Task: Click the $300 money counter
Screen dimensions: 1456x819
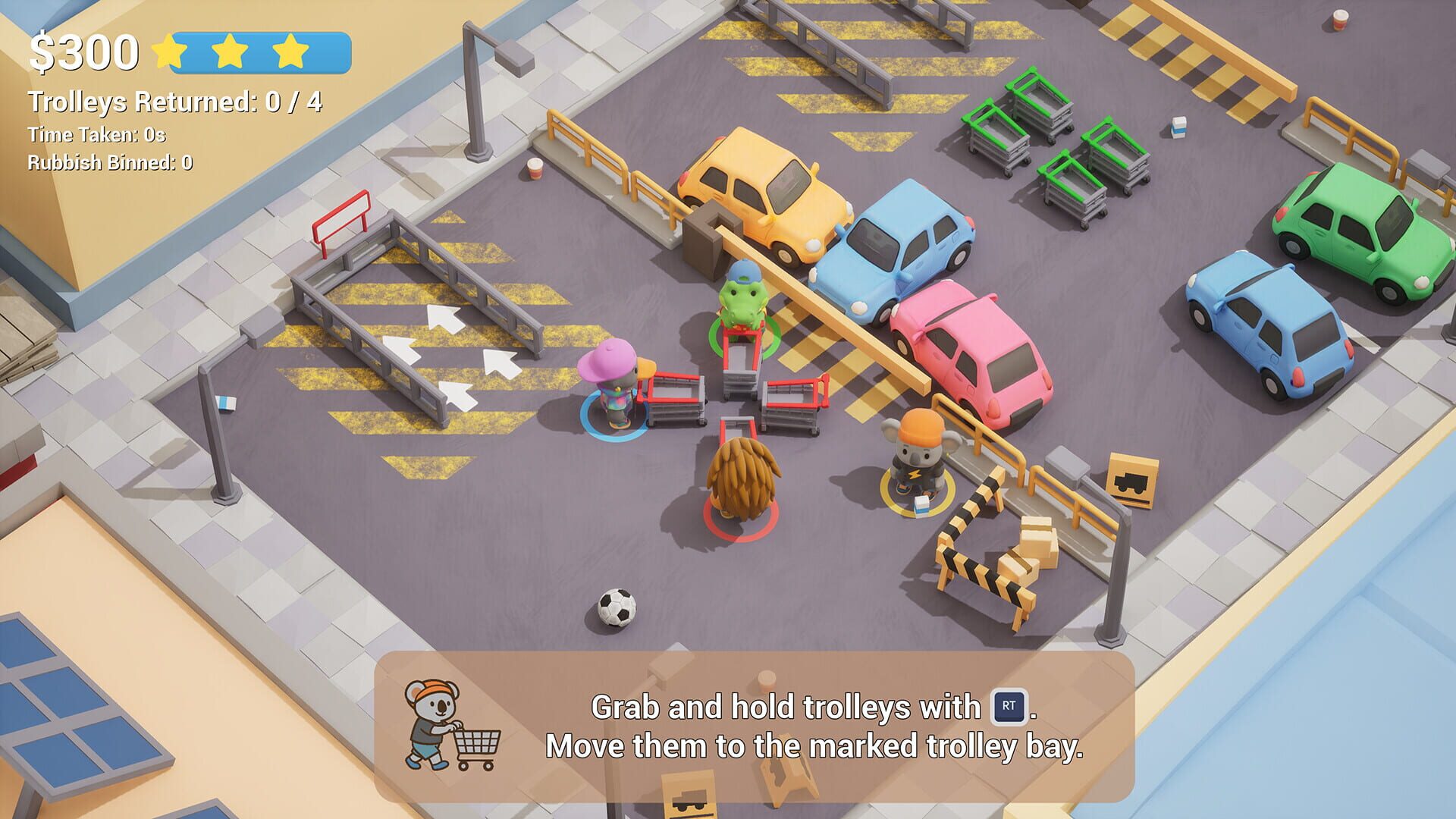Action: point(83,51)
